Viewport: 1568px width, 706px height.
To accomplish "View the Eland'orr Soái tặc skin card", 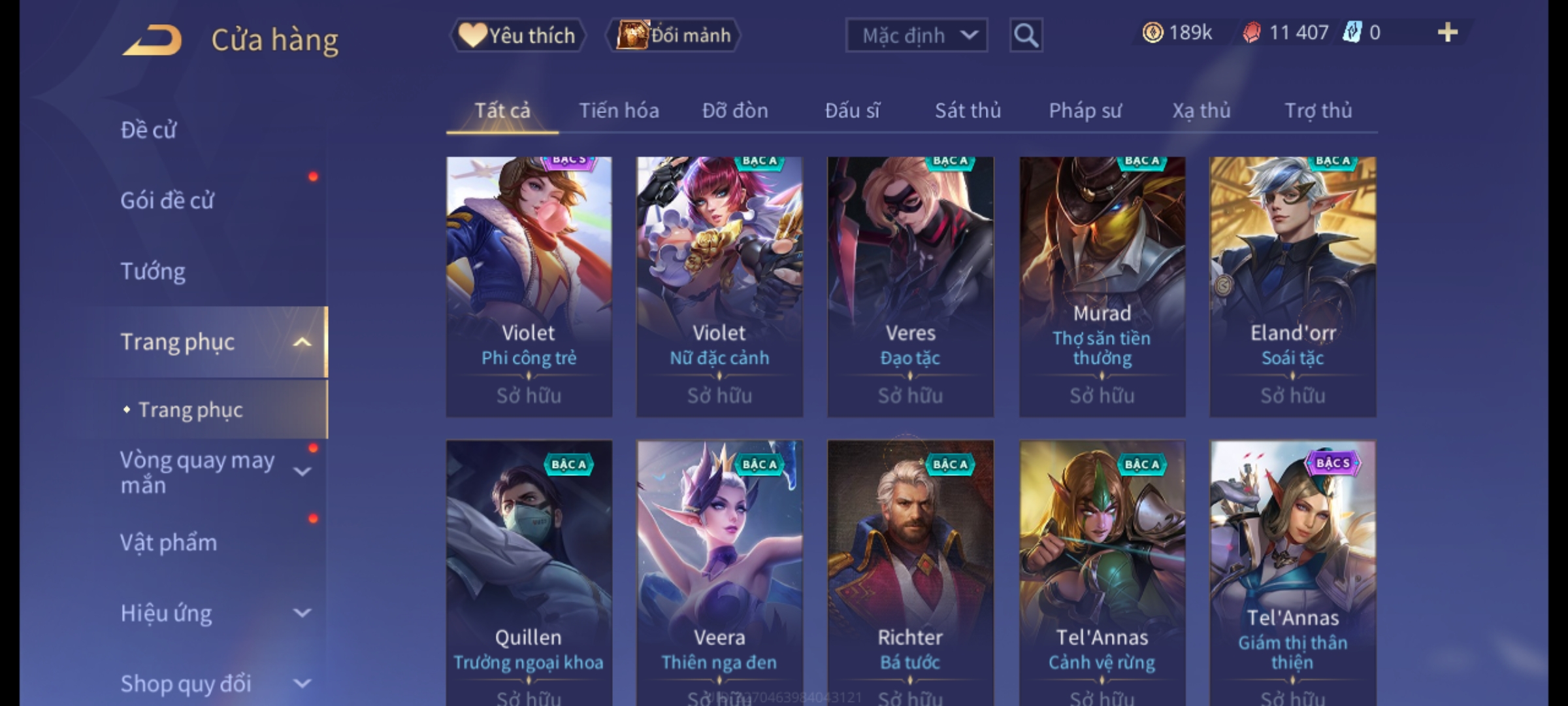I will [1292, 286].
